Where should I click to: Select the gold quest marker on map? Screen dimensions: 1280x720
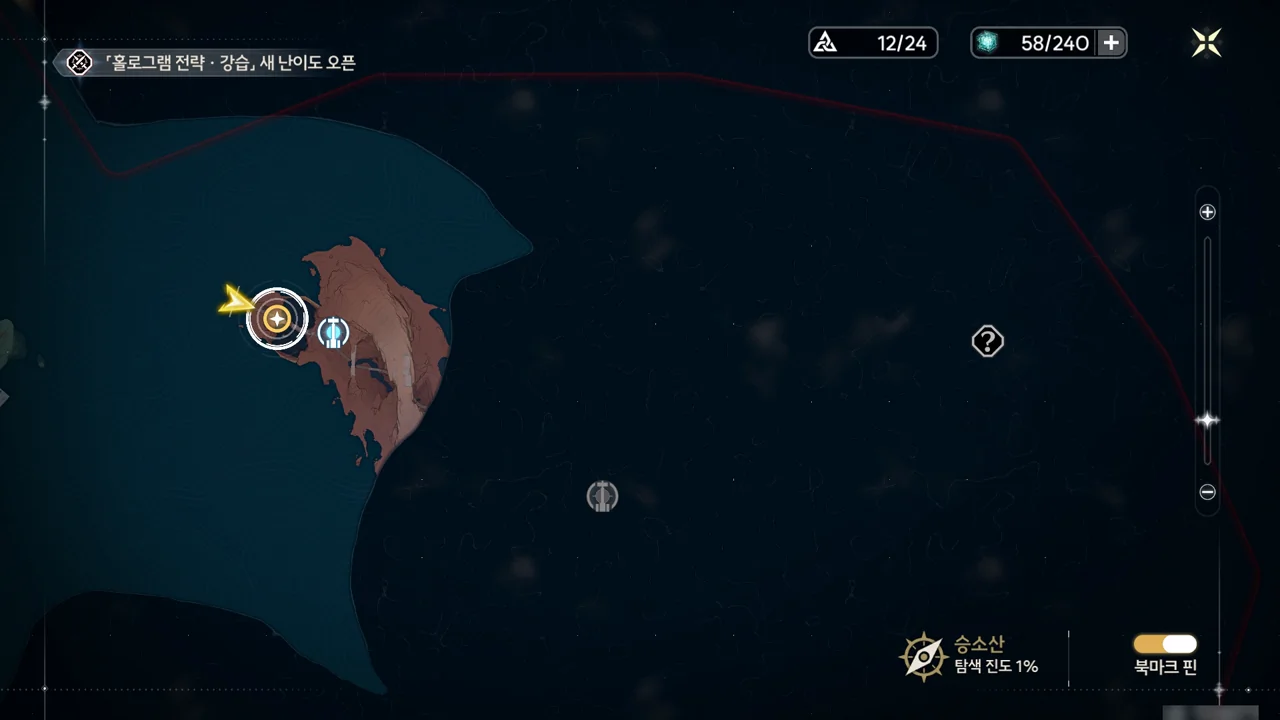(277, 319)
